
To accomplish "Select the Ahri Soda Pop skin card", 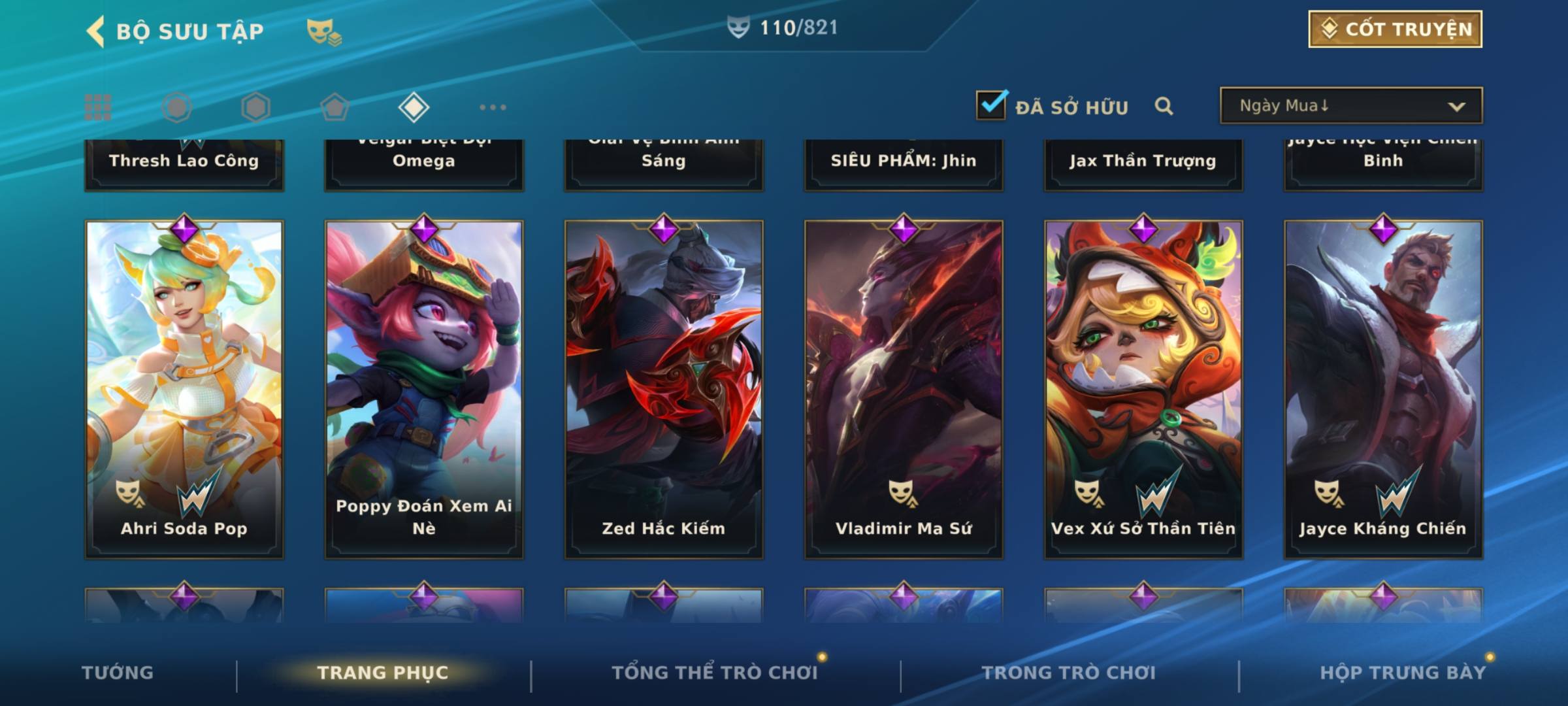I will point(184,389).
